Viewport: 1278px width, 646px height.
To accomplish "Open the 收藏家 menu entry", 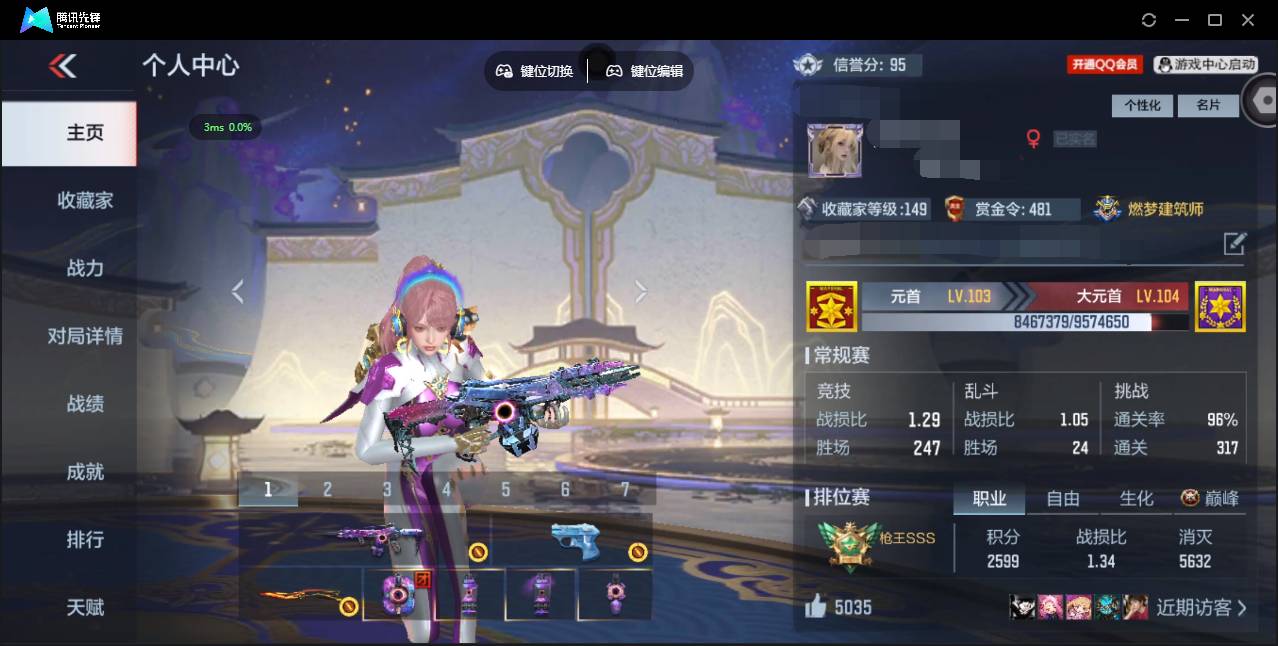I will (85, 200).
